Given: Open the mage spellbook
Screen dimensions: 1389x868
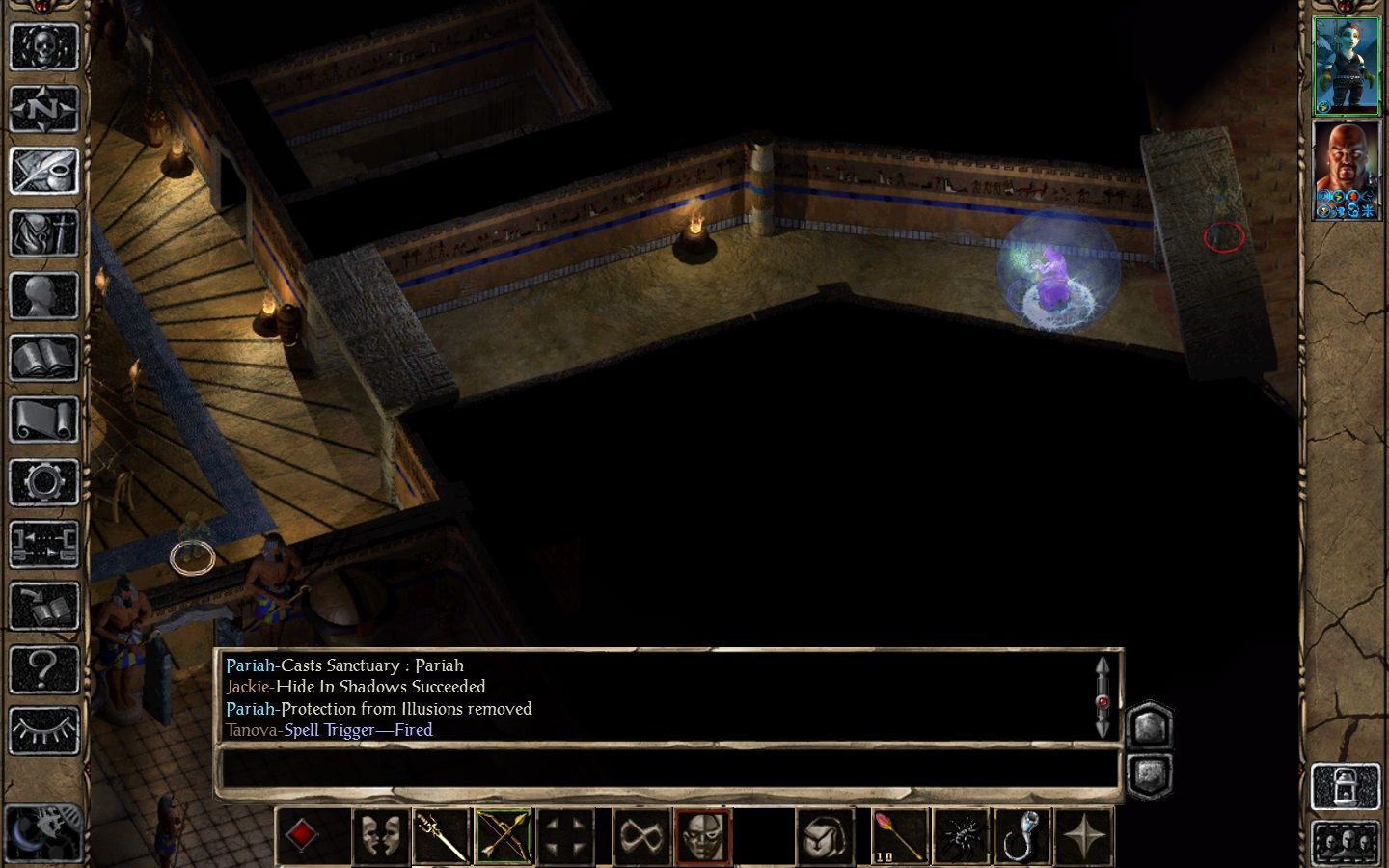Looking at the screenshot, I should click(x=43, y=359).
